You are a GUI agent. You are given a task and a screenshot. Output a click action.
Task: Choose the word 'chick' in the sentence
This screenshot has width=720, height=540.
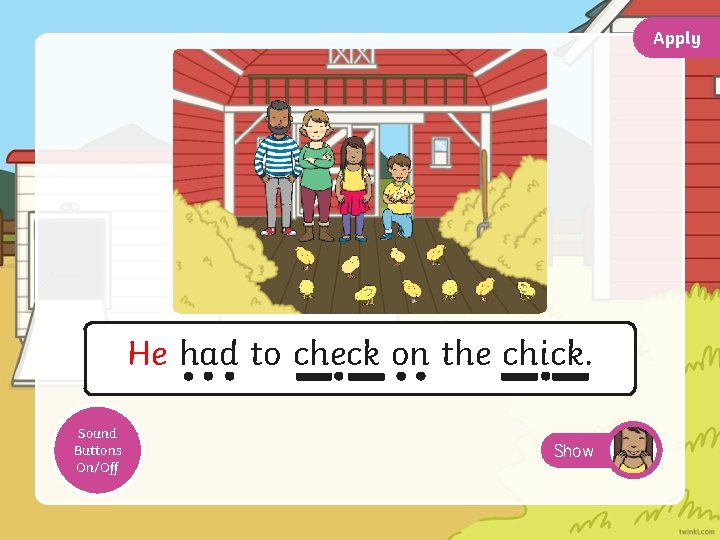coord(544,354)
